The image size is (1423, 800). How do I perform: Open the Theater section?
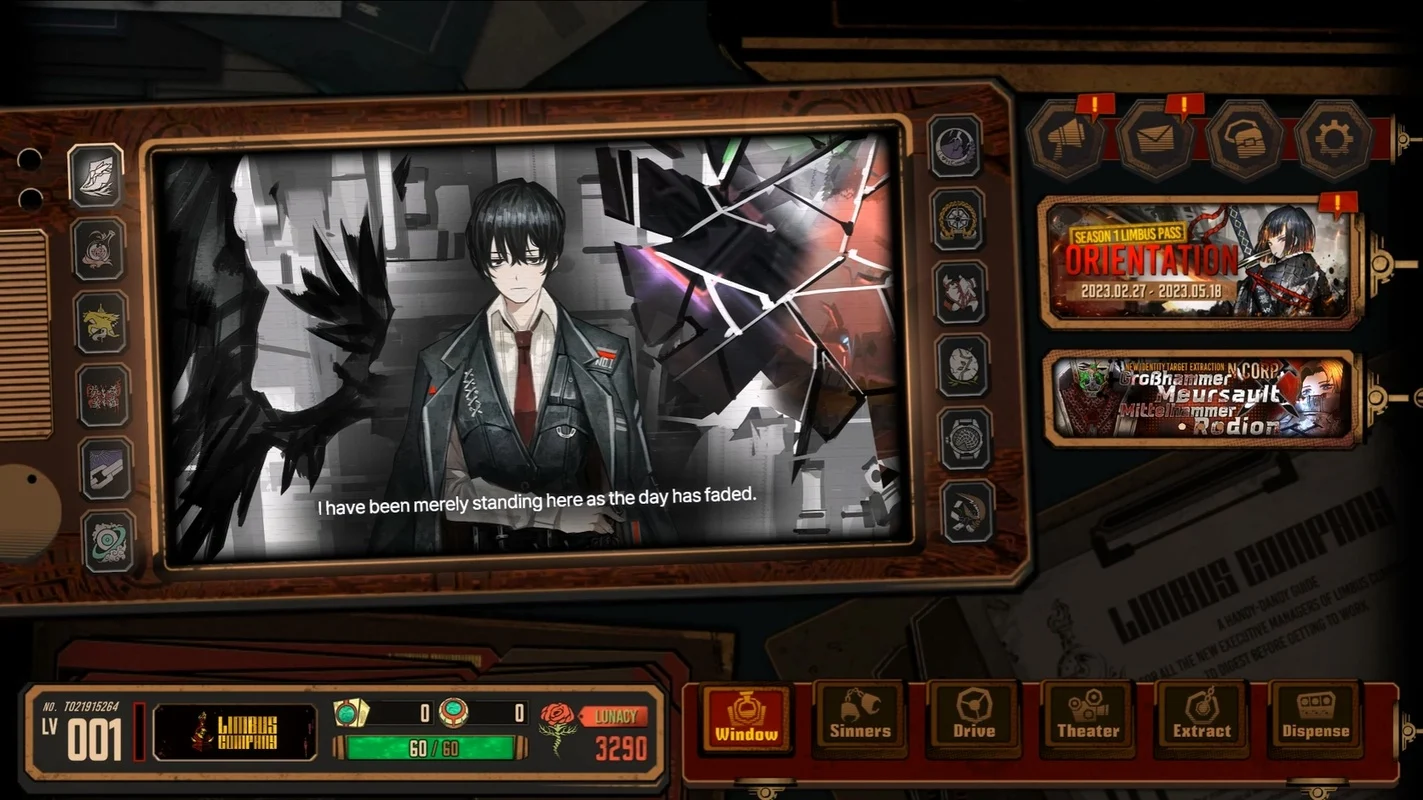[x=1088, y=718]
